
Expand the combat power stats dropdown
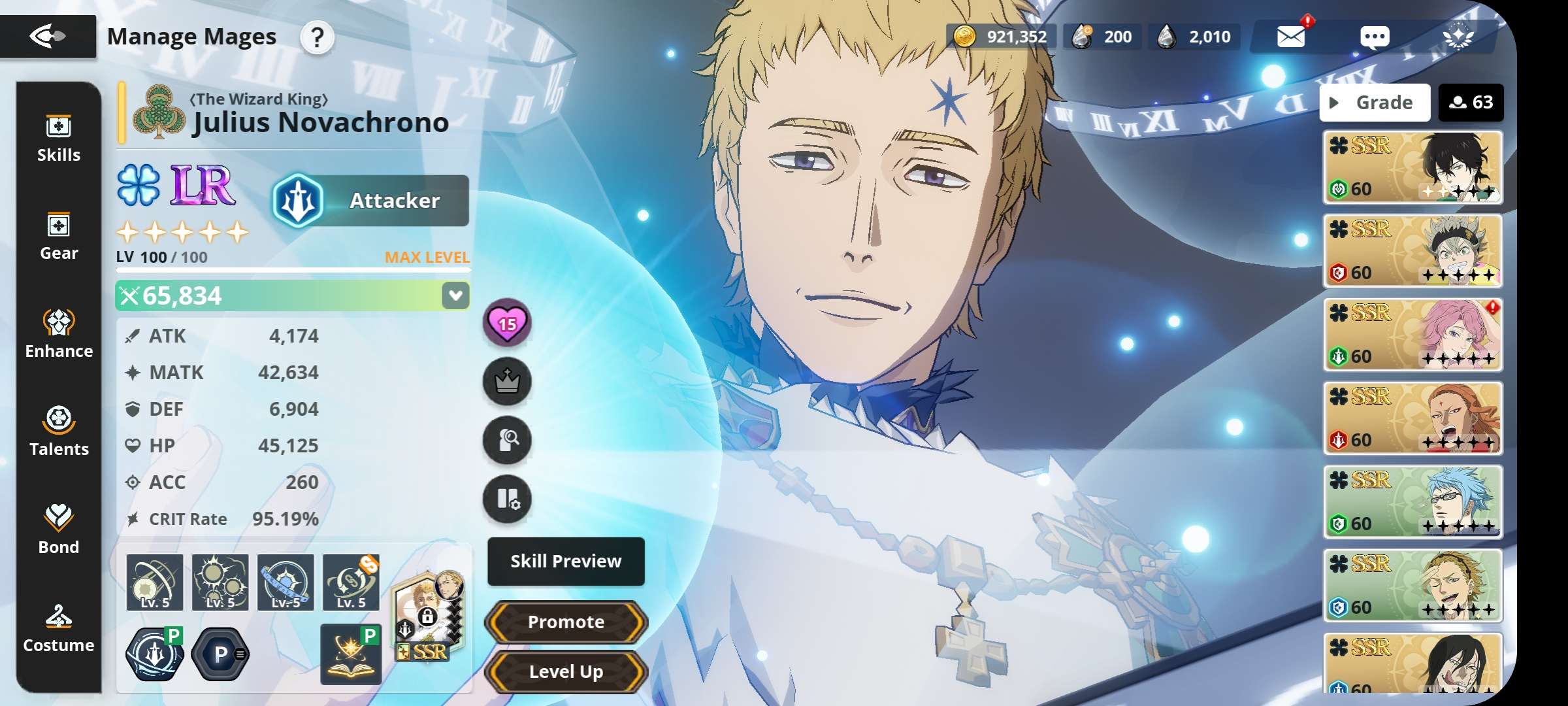tap(455, 295)
